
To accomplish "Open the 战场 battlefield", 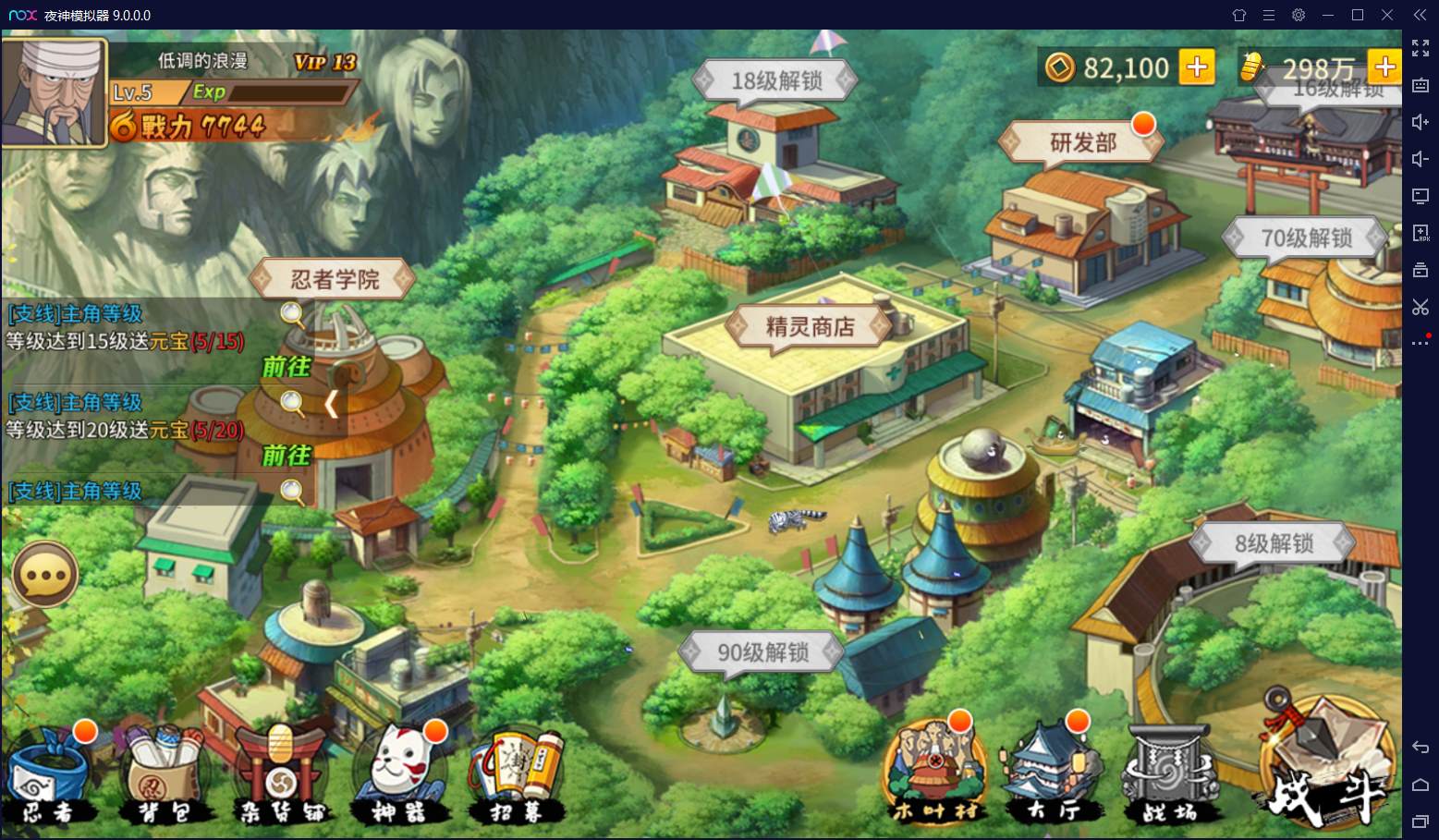I will pyautogui.click(x=1170, y=776).
